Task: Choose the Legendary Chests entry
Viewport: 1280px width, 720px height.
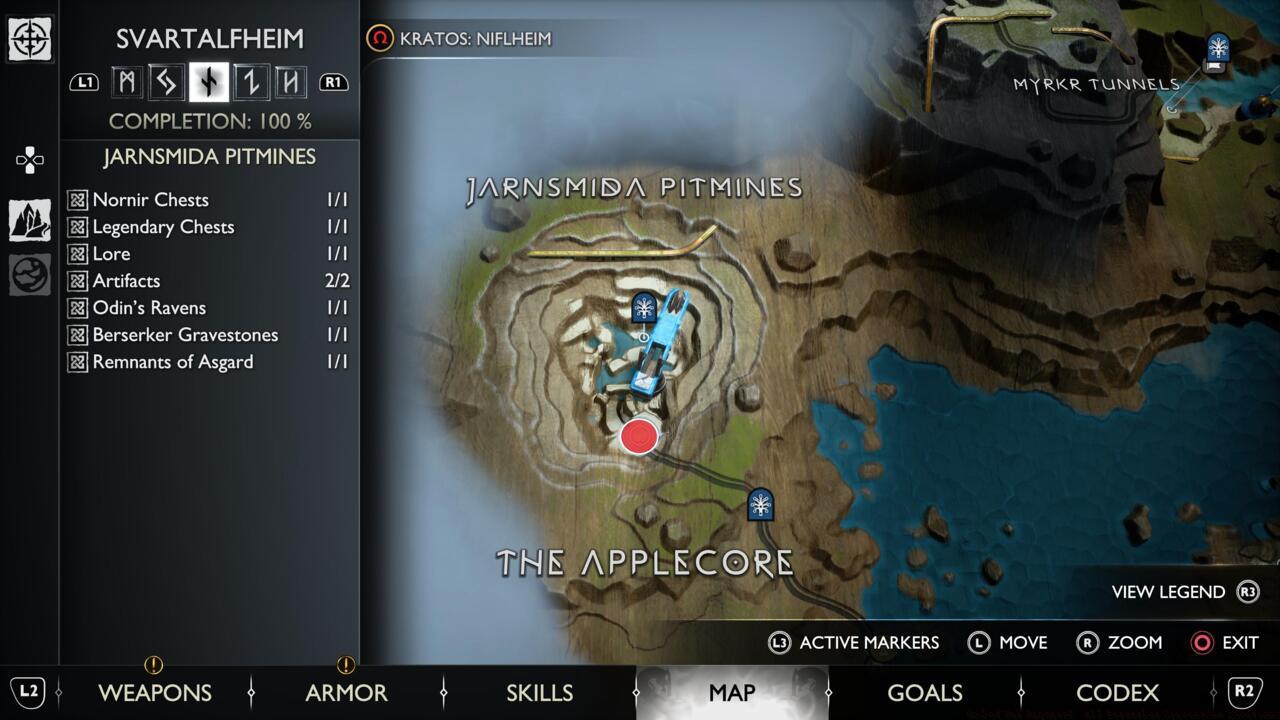Action: click(208, 227)
